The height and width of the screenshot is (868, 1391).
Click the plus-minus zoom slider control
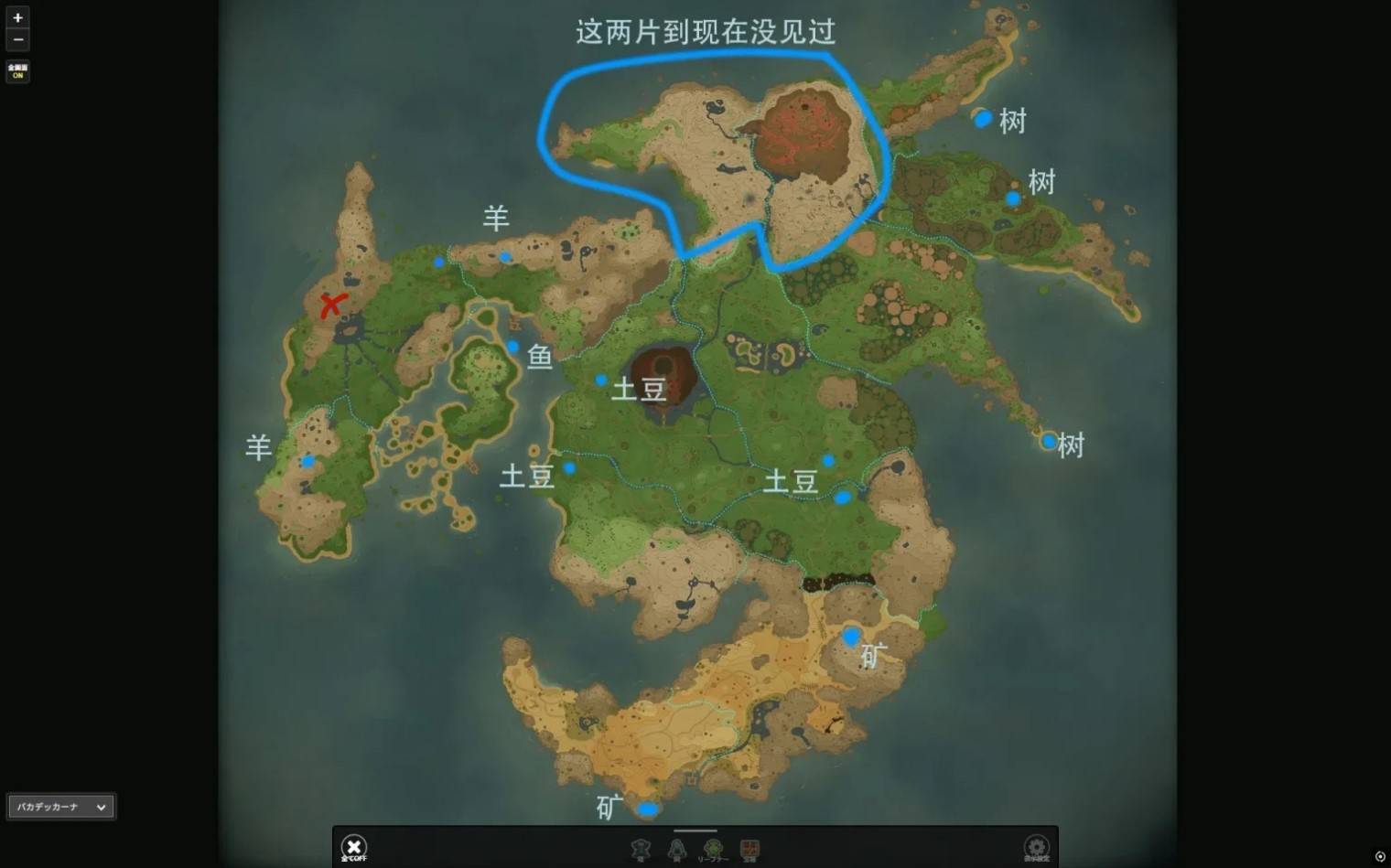[x=17, y=28]
